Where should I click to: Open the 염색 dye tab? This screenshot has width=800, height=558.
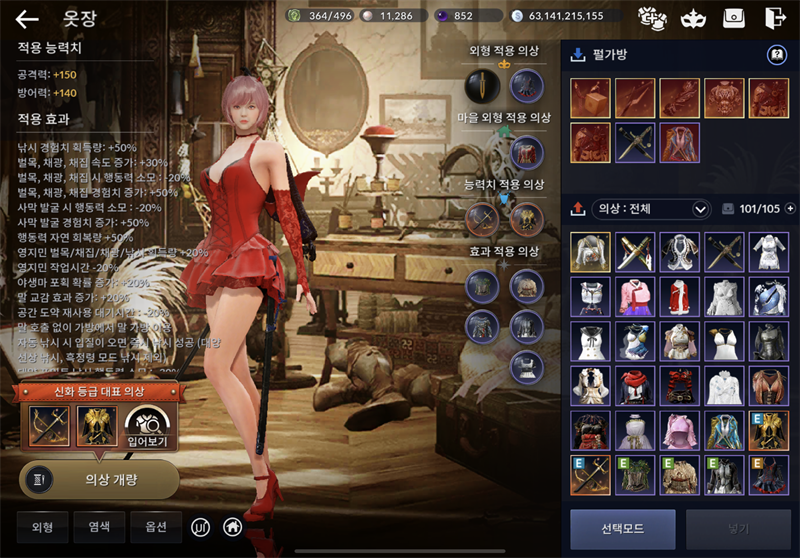point(99,524)
